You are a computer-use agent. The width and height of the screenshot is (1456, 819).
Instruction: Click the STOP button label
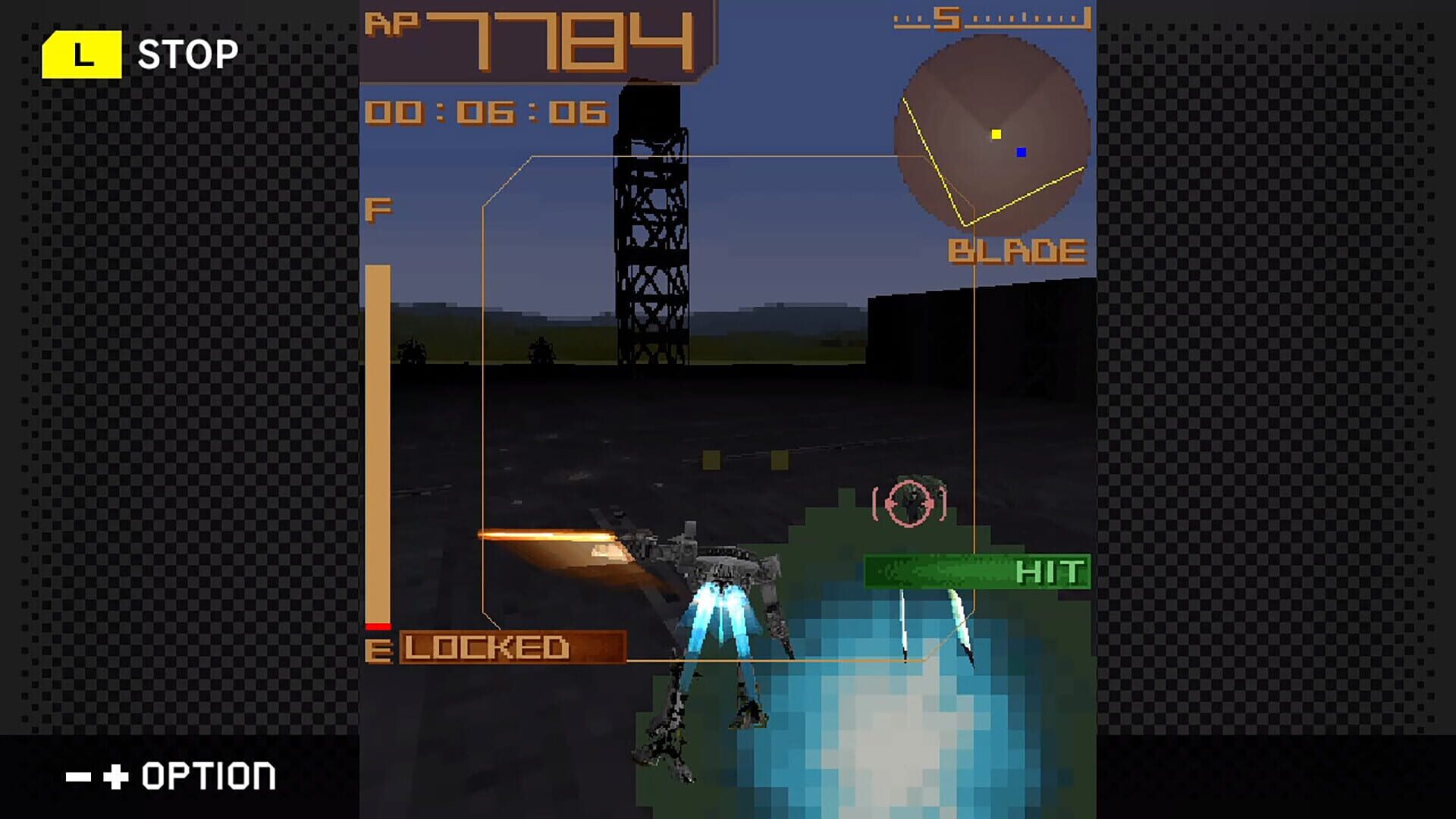(187, 53)
